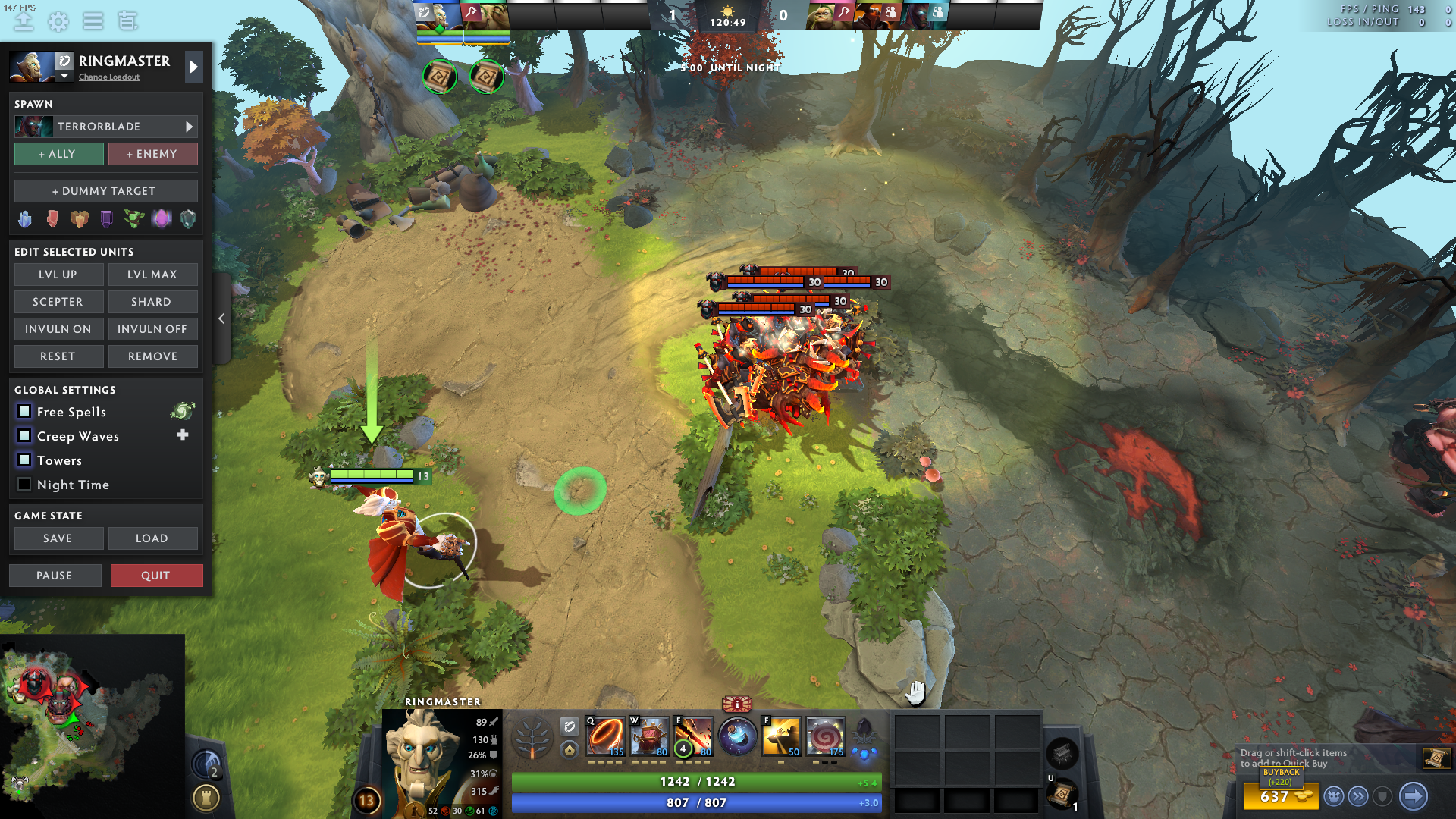The image size is (1456, 819).
Task: Save the current game state
Action: [x=58, y=538]
